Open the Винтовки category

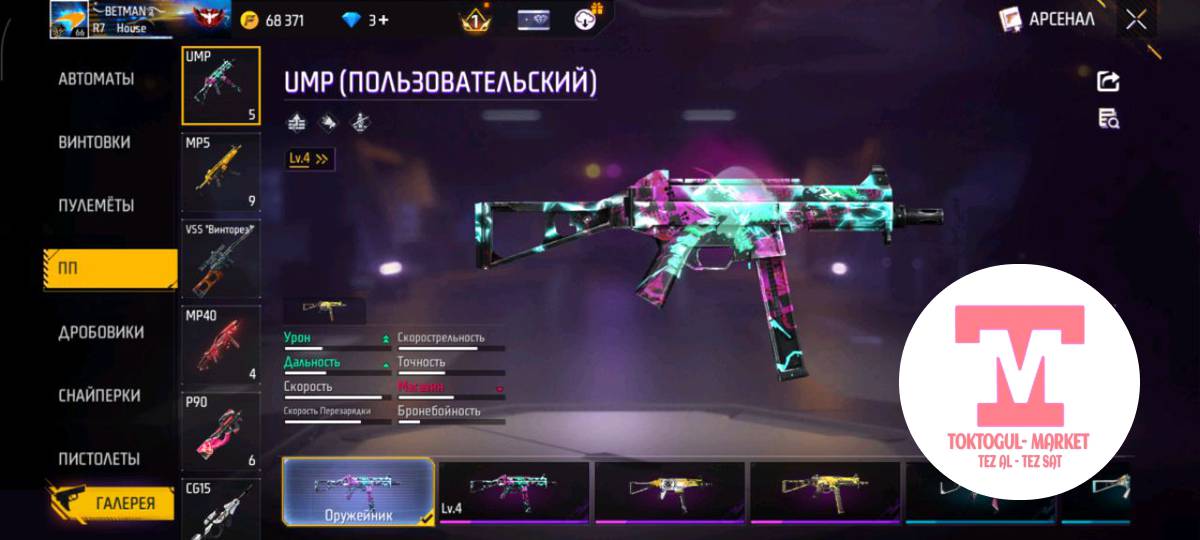tap(94, 142)
